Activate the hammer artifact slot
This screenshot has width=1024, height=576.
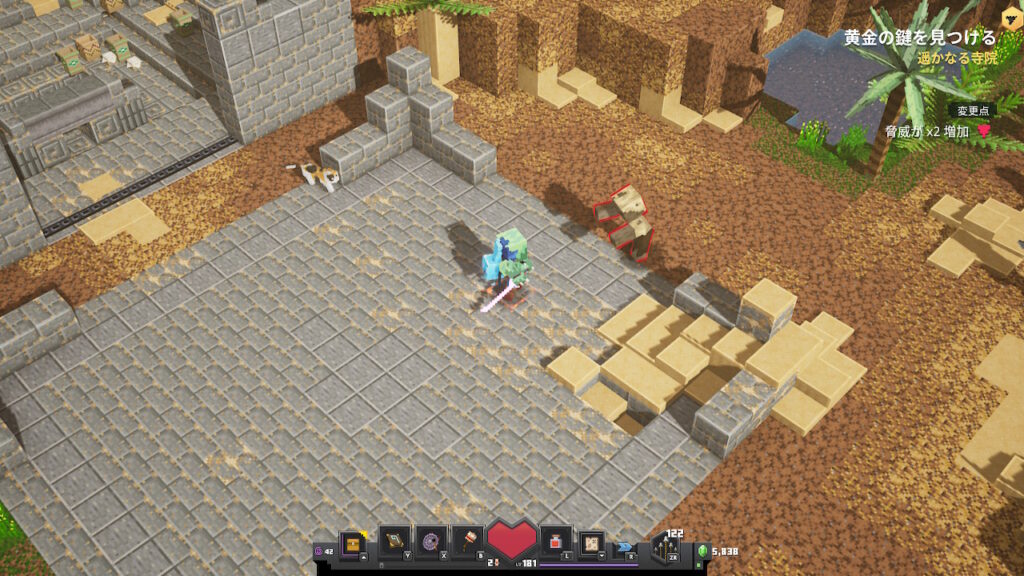468,541
